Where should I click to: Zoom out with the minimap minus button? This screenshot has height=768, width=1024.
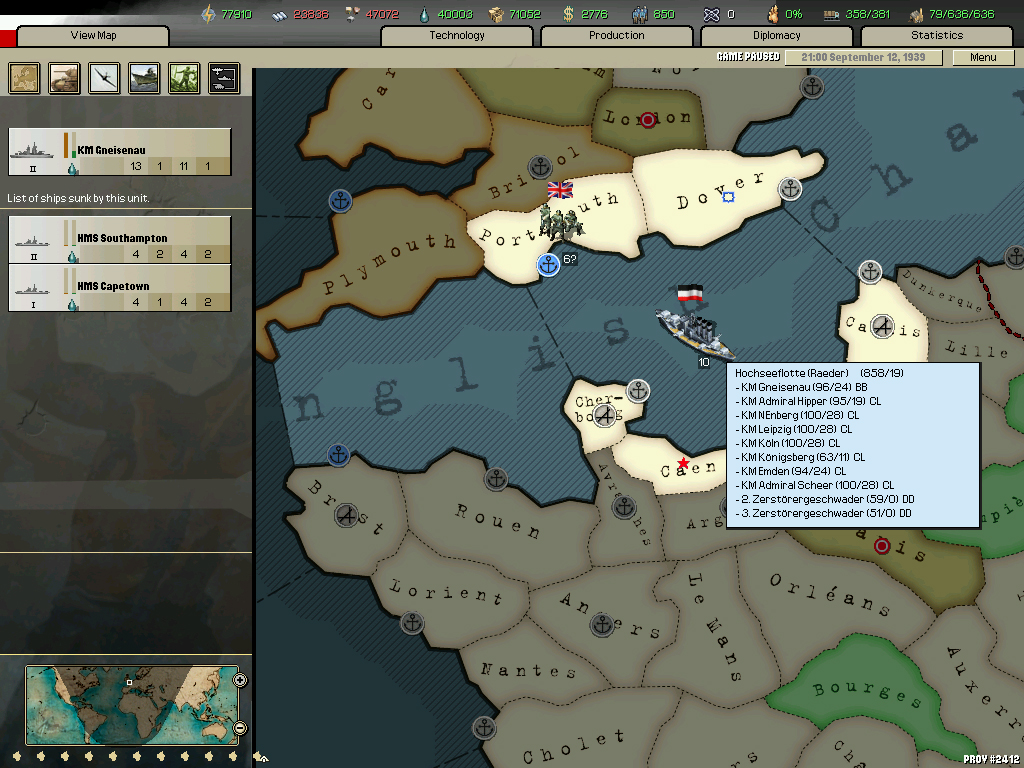coord(240,728)
